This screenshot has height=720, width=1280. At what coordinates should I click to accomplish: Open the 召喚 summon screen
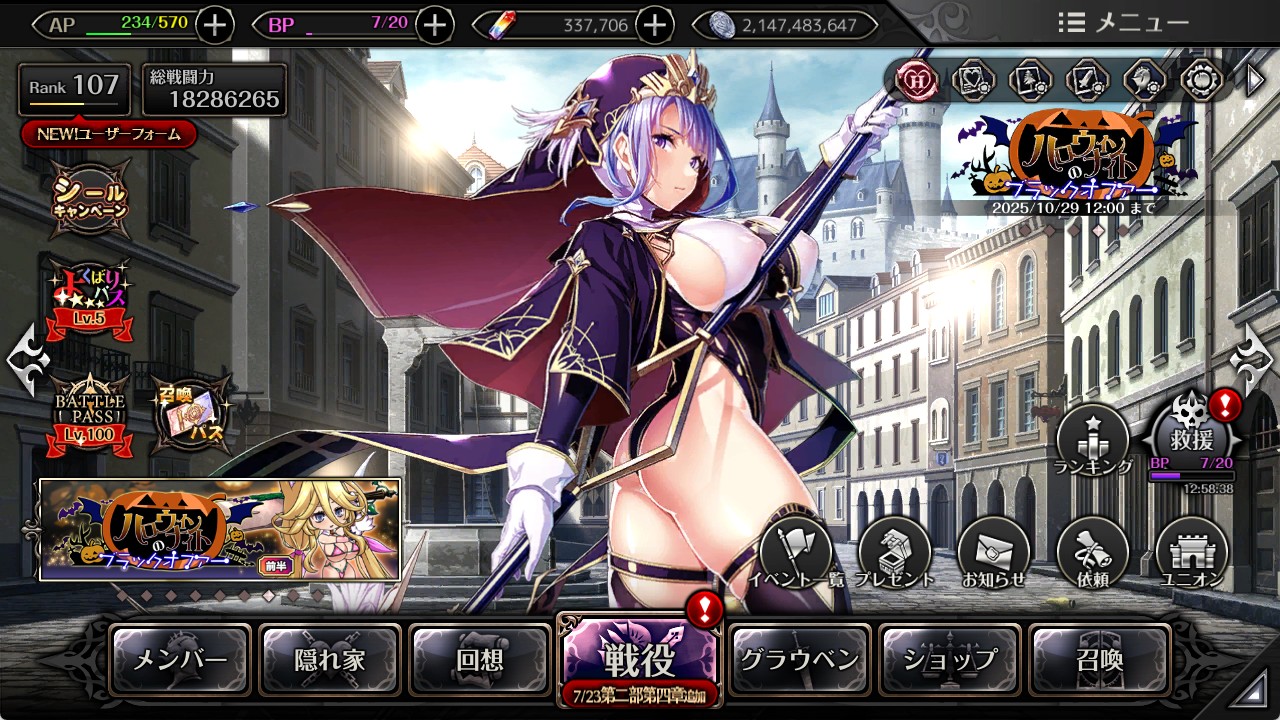(x=1099, y=660)
